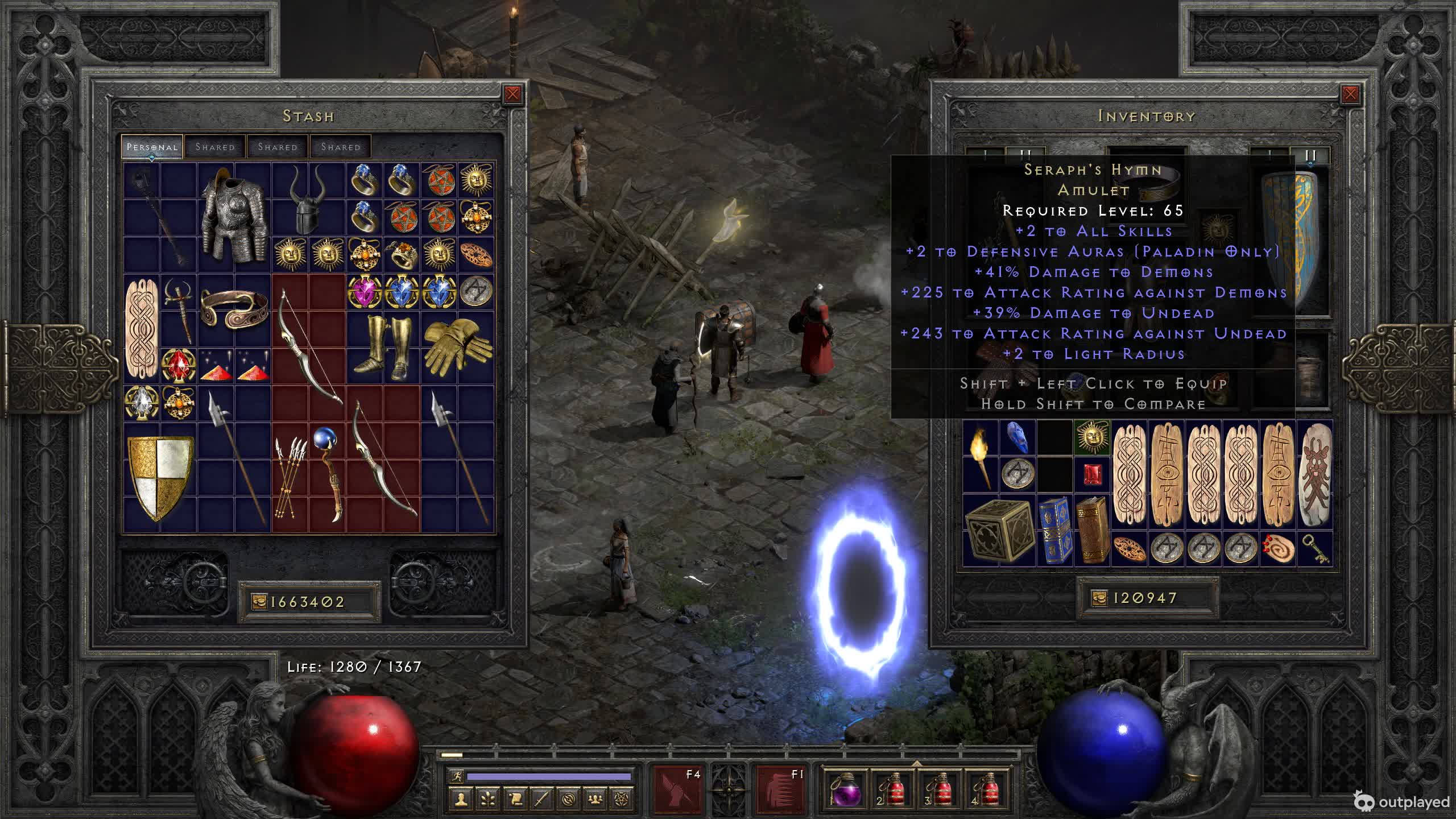Pick up the plate armor in stash
Screen dimensions: 1456x819
coord(234,216)
